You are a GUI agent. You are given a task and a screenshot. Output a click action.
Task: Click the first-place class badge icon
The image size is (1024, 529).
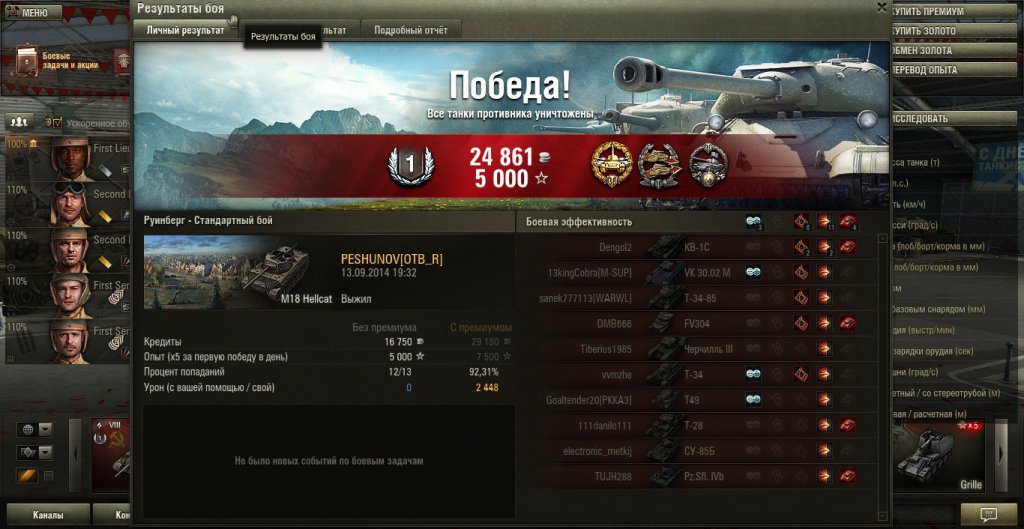click(x=408, y=163)
